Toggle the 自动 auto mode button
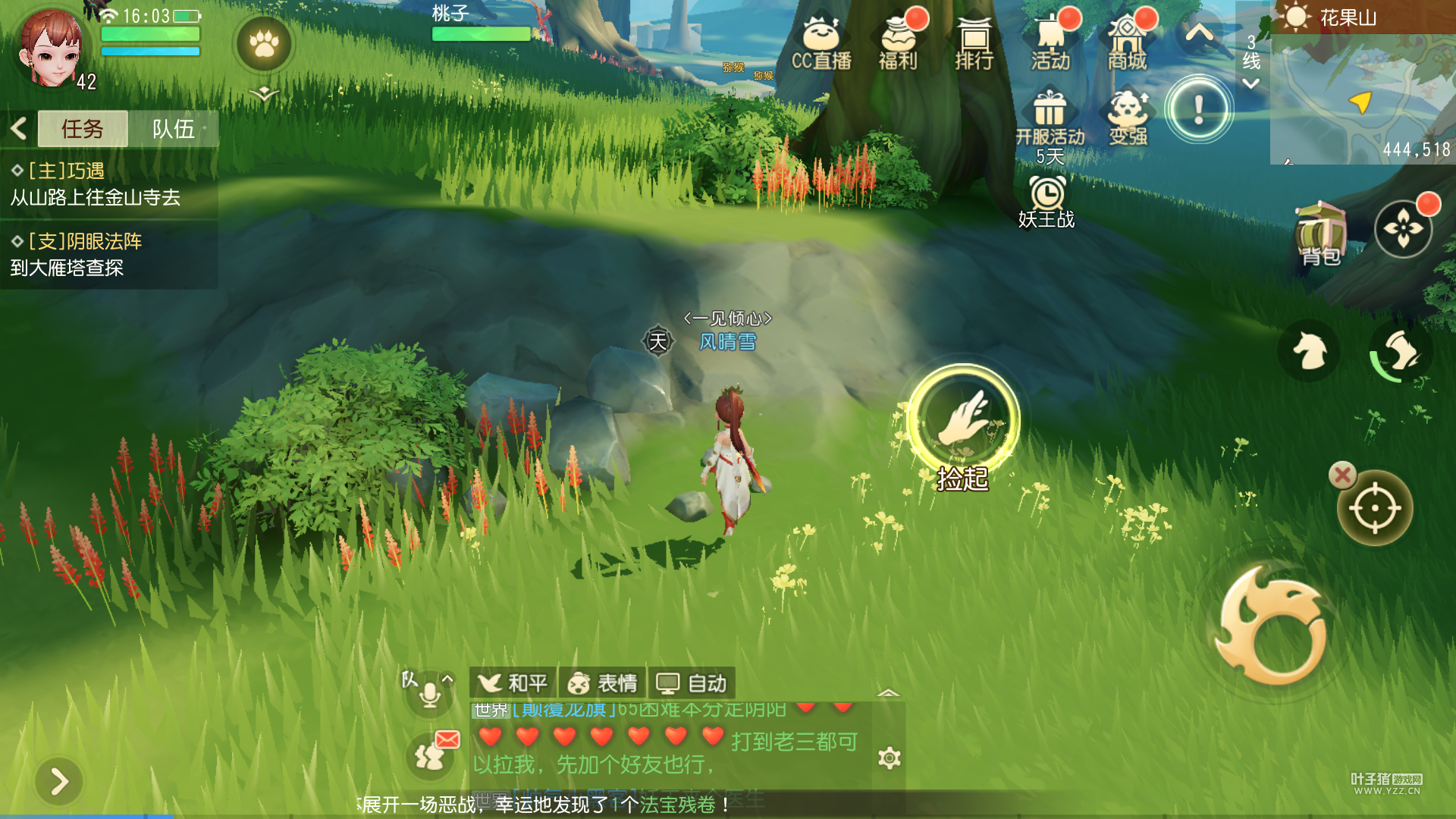The width and height of the screenshot is (1456, 819). (691, 683)
